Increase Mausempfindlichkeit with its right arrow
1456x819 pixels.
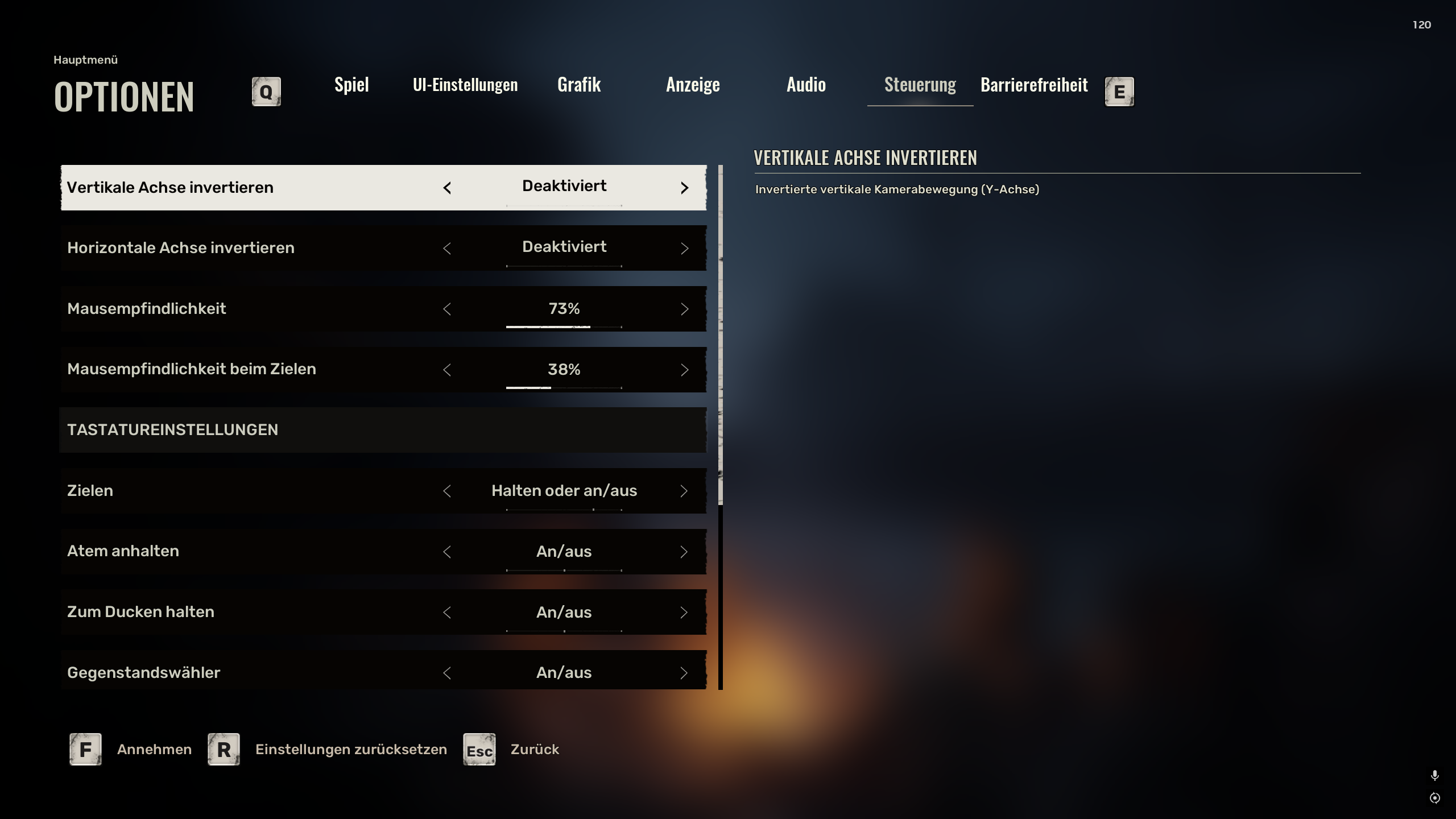684,309
